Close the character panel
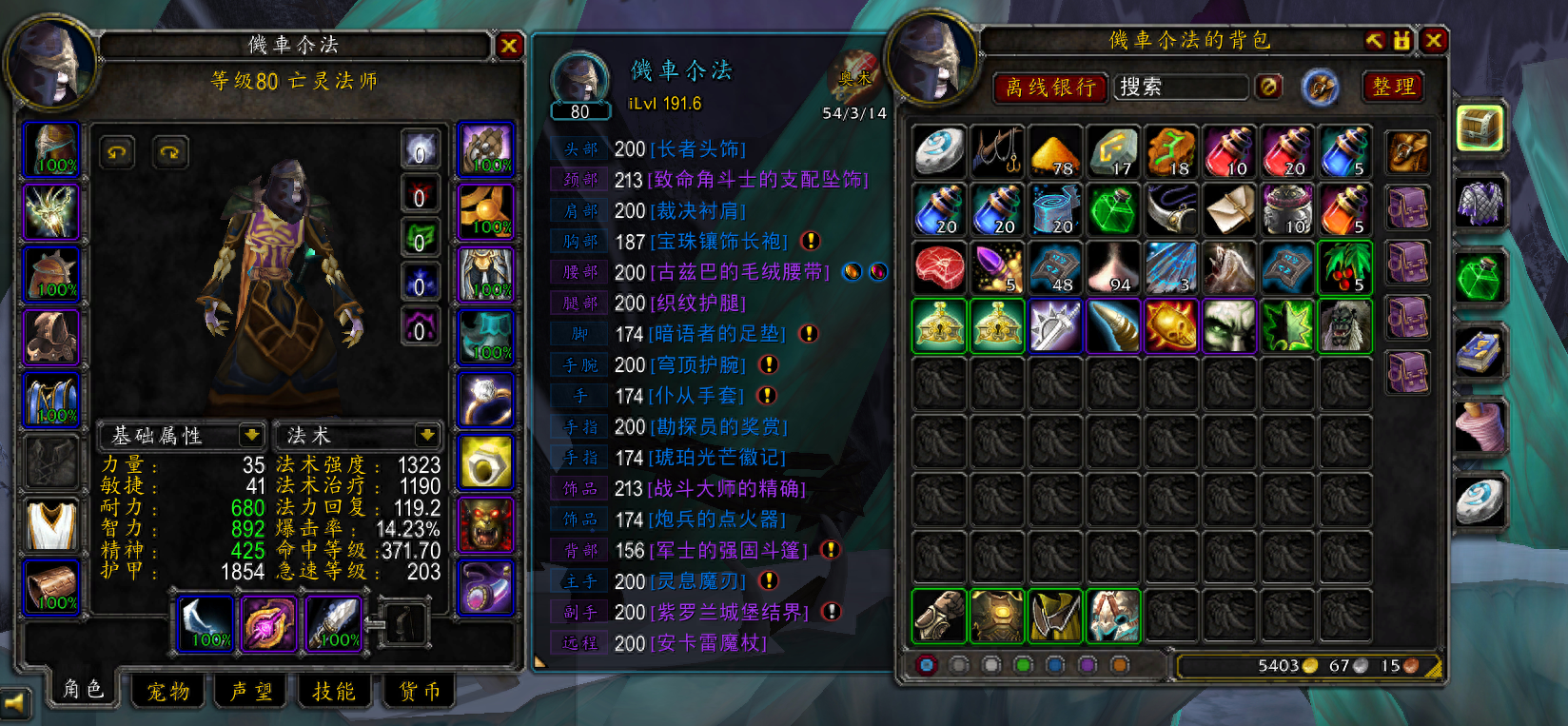1568x726 pixels. click(509, 45)
